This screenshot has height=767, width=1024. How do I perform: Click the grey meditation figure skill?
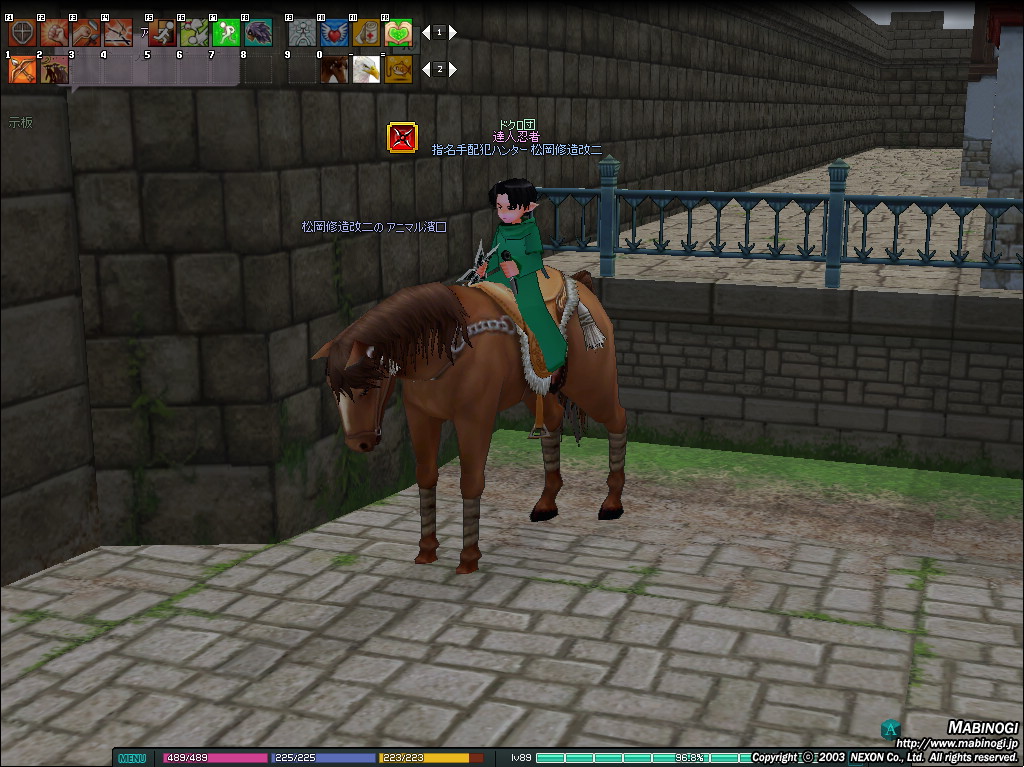(x=302, y=32)
